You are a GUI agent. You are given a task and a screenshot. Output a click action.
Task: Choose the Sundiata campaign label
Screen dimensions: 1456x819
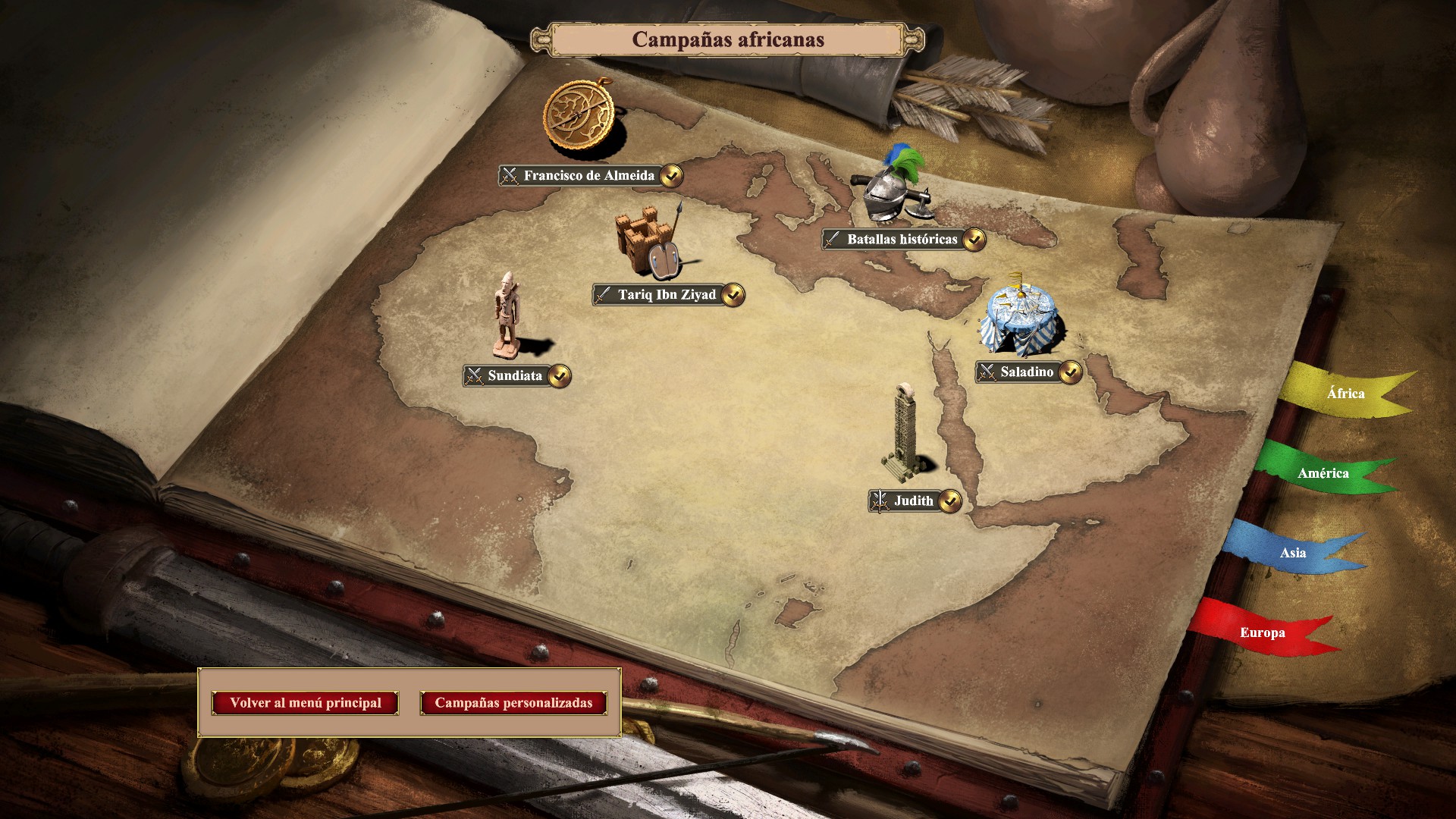click(x=515, y=376)
